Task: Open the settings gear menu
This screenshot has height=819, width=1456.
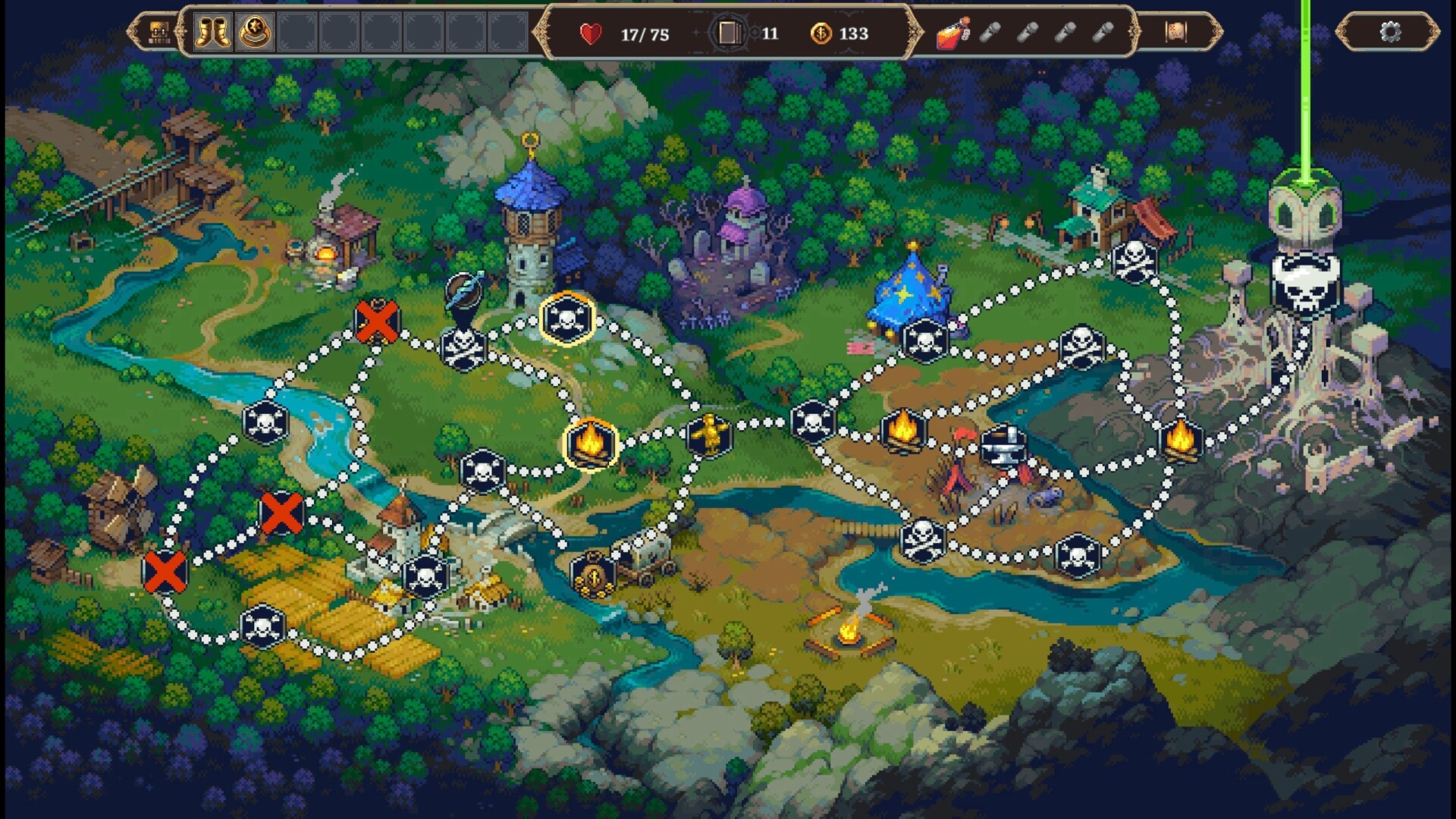Action: (x=1392, y=32)
